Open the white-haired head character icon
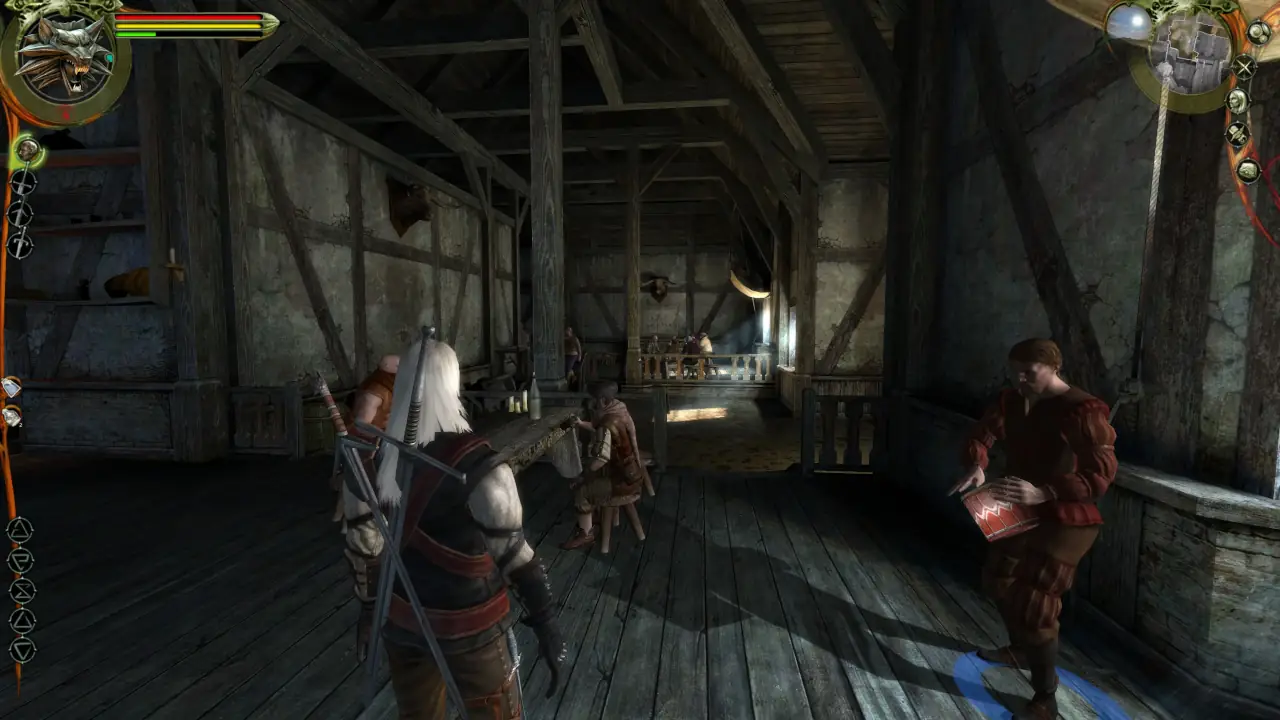This screenshot has width=1280, height=720. click(x=1238, y=101)
